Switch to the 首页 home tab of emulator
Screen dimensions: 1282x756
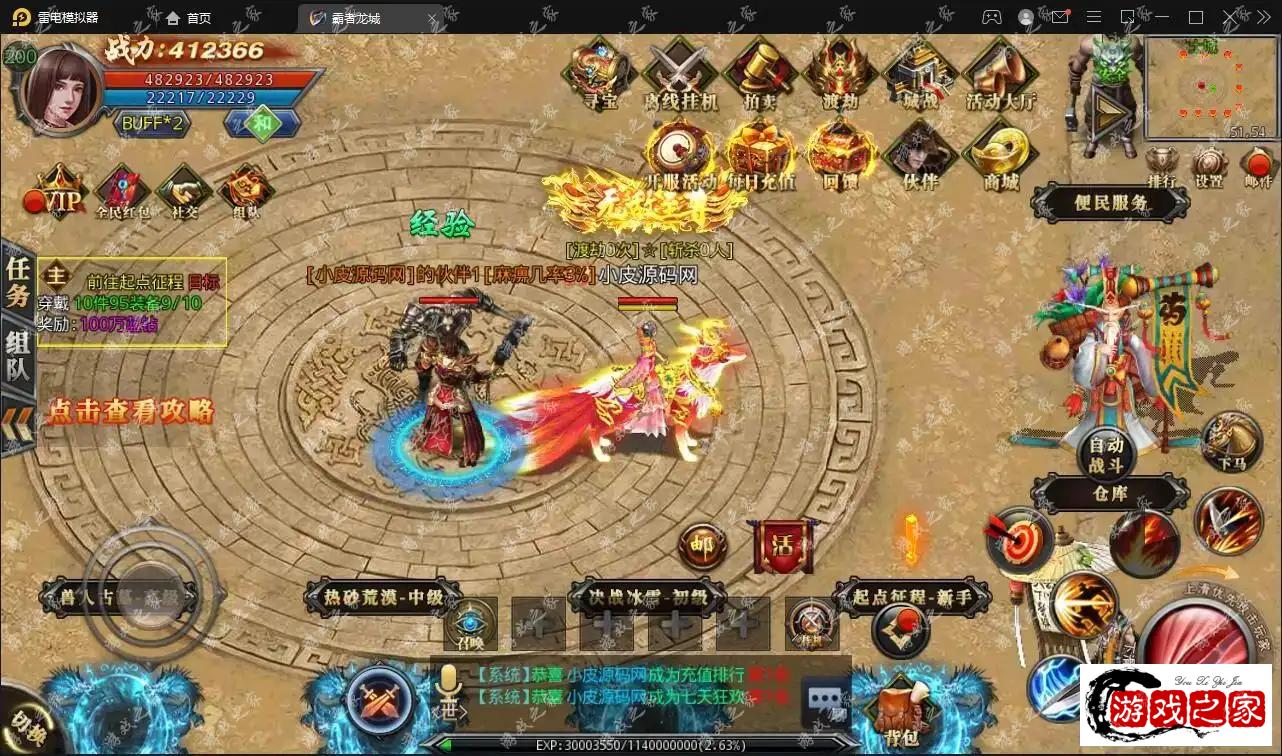click(188, 18)
